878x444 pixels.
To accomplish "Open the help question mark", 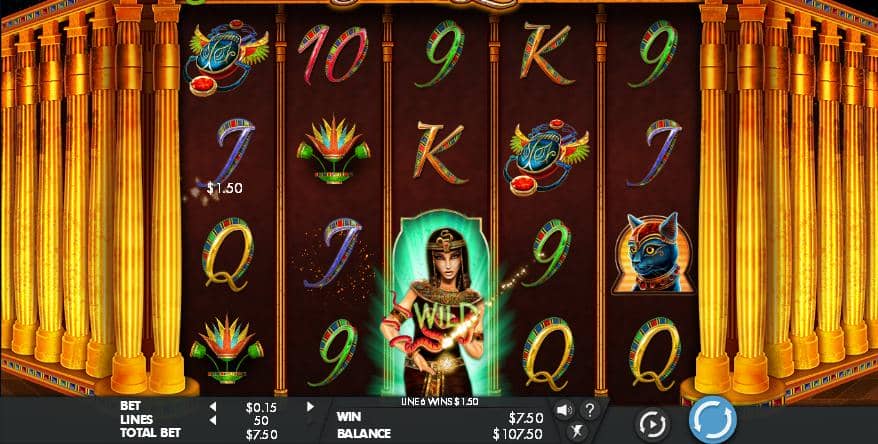I will (589, 409).
